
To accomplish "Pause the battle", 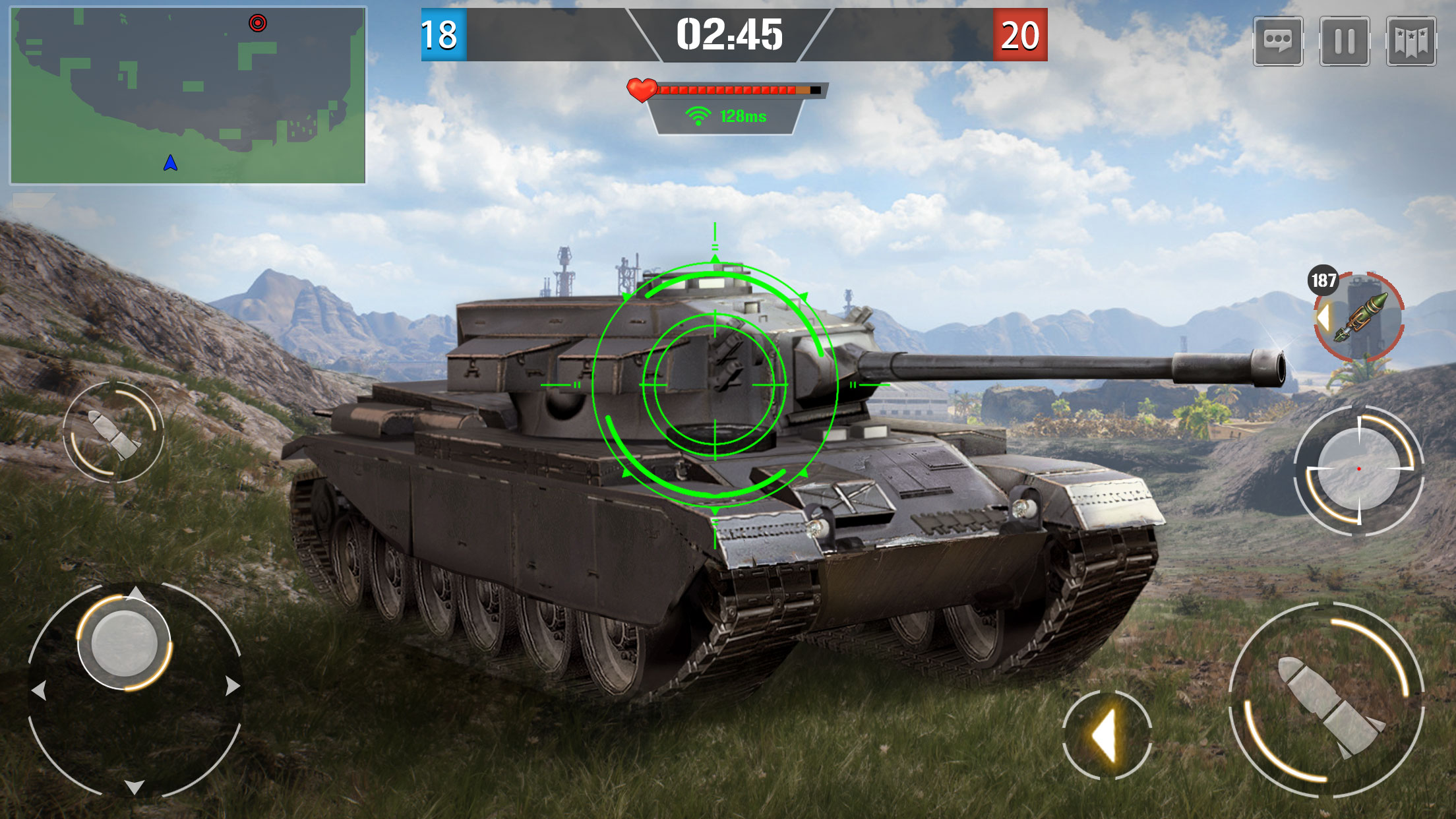I will tap(1345, 40).
